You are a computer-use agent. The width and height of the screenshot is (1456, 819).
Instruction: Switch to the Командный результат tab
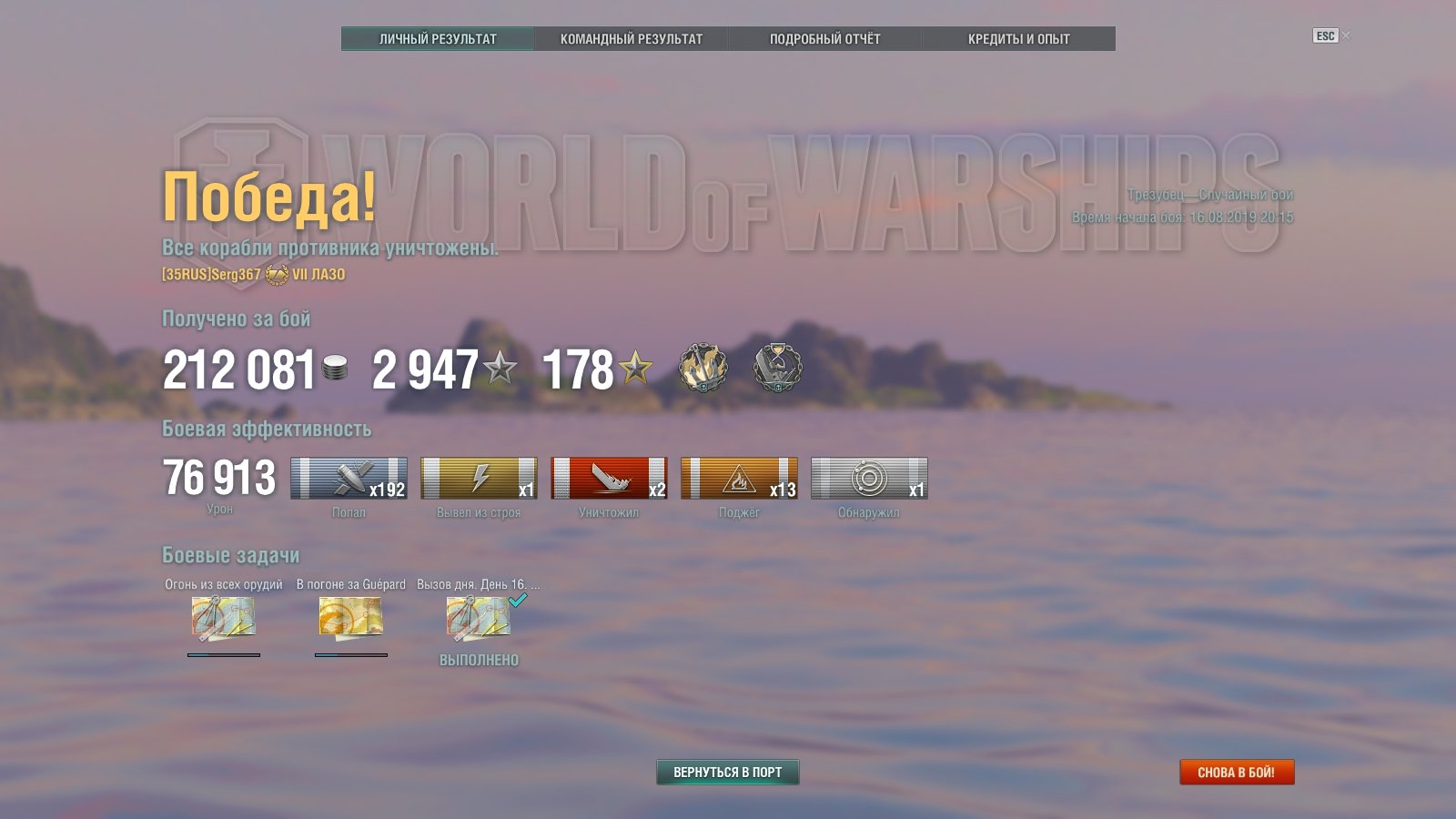tap(631, 39)
